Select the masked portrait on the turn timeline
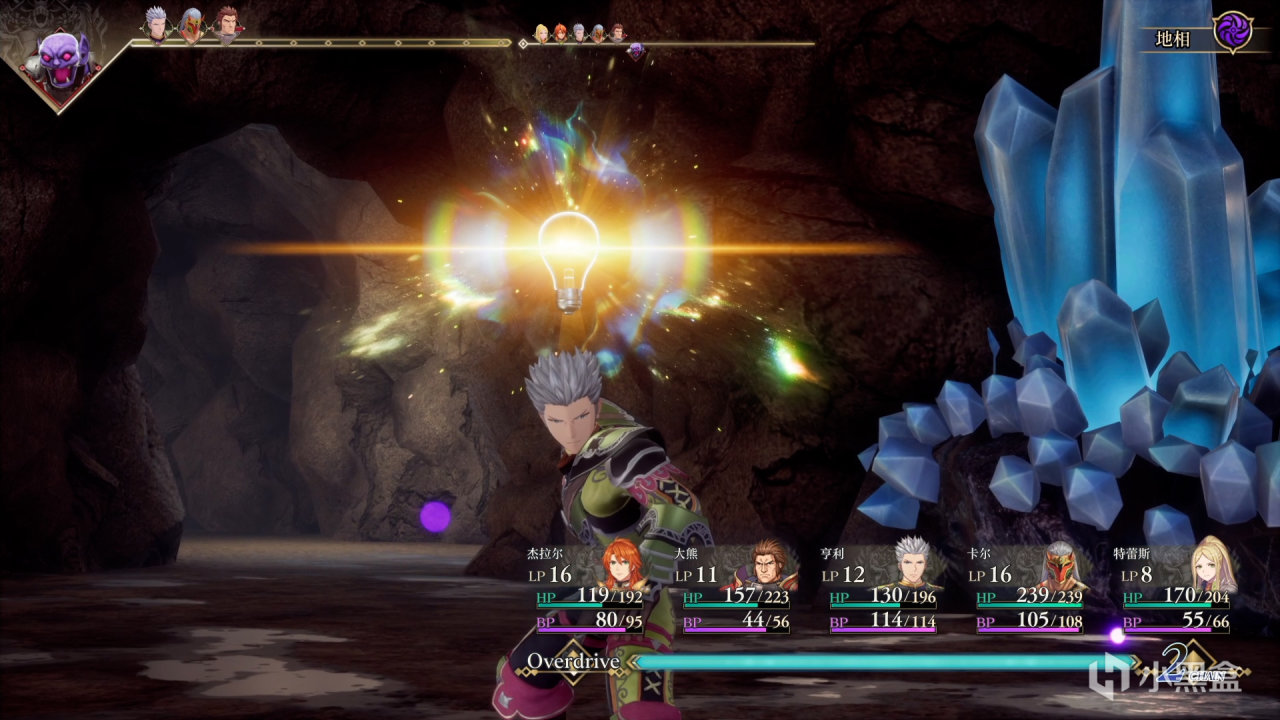Screen dimensions: 1280x720 click(x=190, y=25)
